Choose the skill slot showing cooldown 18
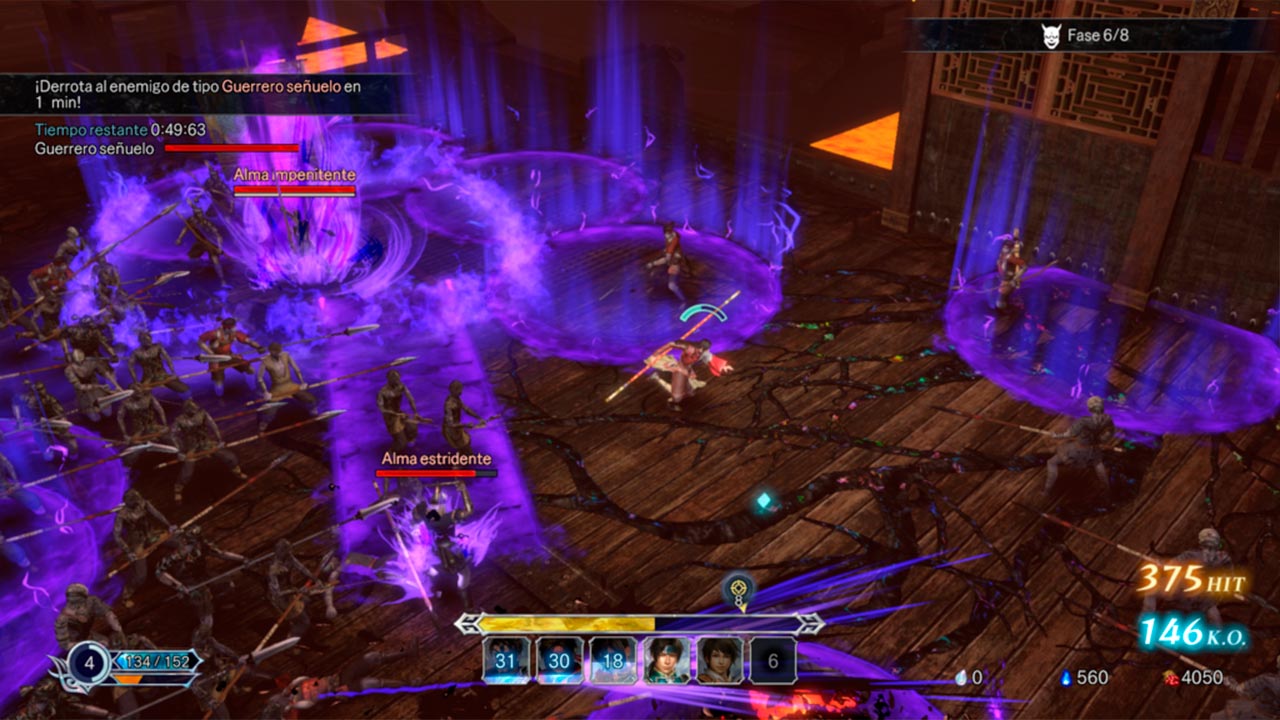Image resolution: width=1280 pixels, height=720 pixels. coord(613,660)
